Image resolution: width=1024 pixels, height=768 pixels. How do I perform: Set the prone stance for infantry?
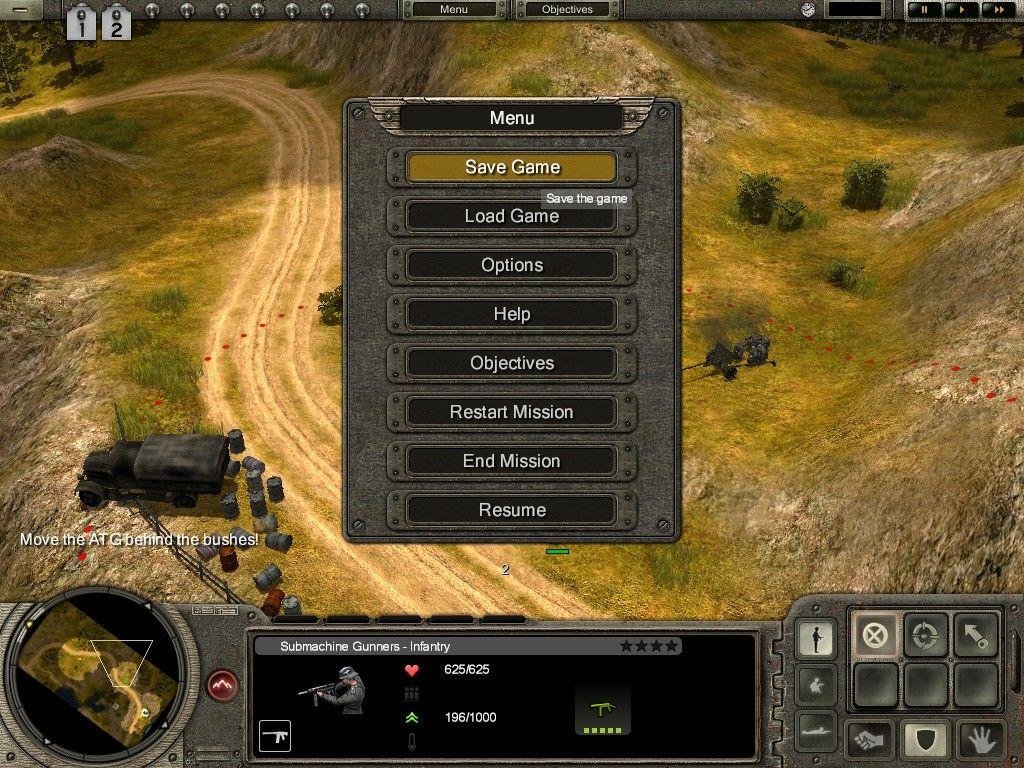click(x=816, y=731)
